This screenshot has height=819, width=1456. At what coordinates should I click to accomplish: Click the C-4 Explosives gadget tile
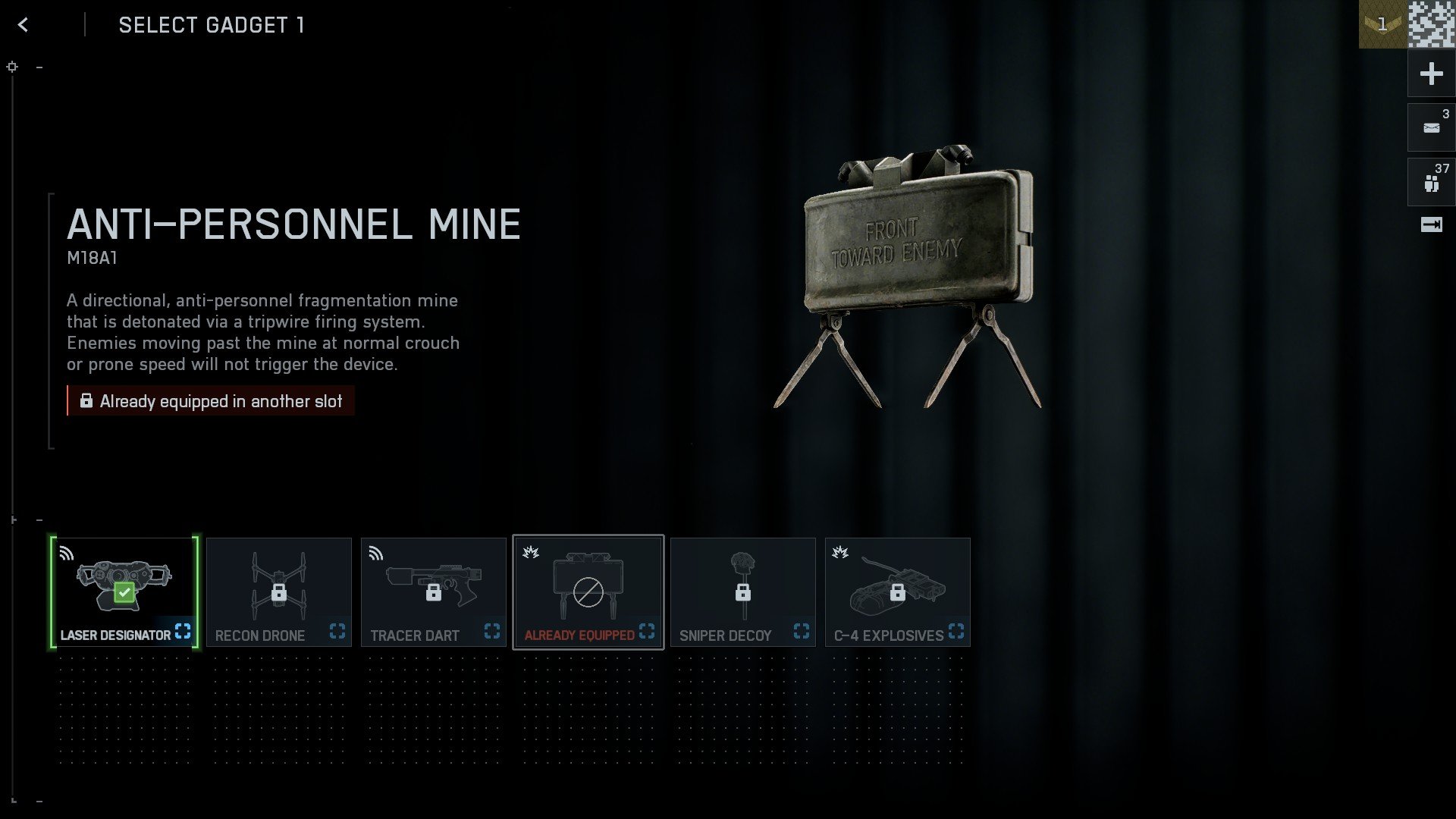pyautogui.click(x=898, y=591)
